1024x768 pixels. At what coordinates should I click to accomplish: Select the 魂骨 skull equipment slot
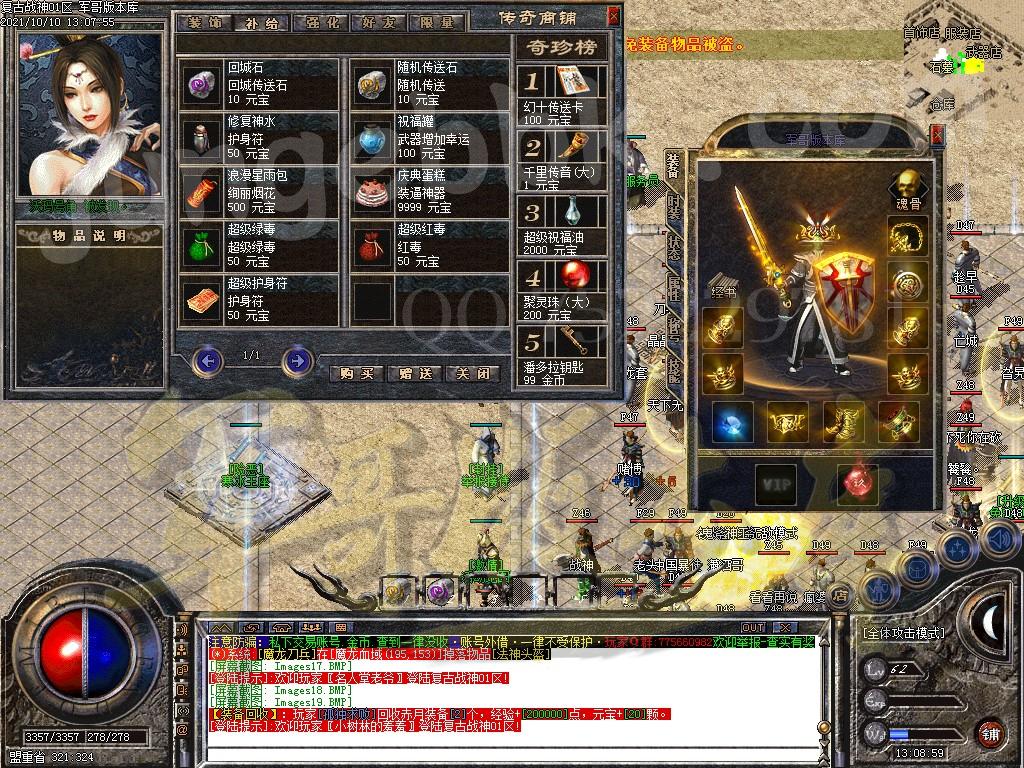click(x=907, y=185)
